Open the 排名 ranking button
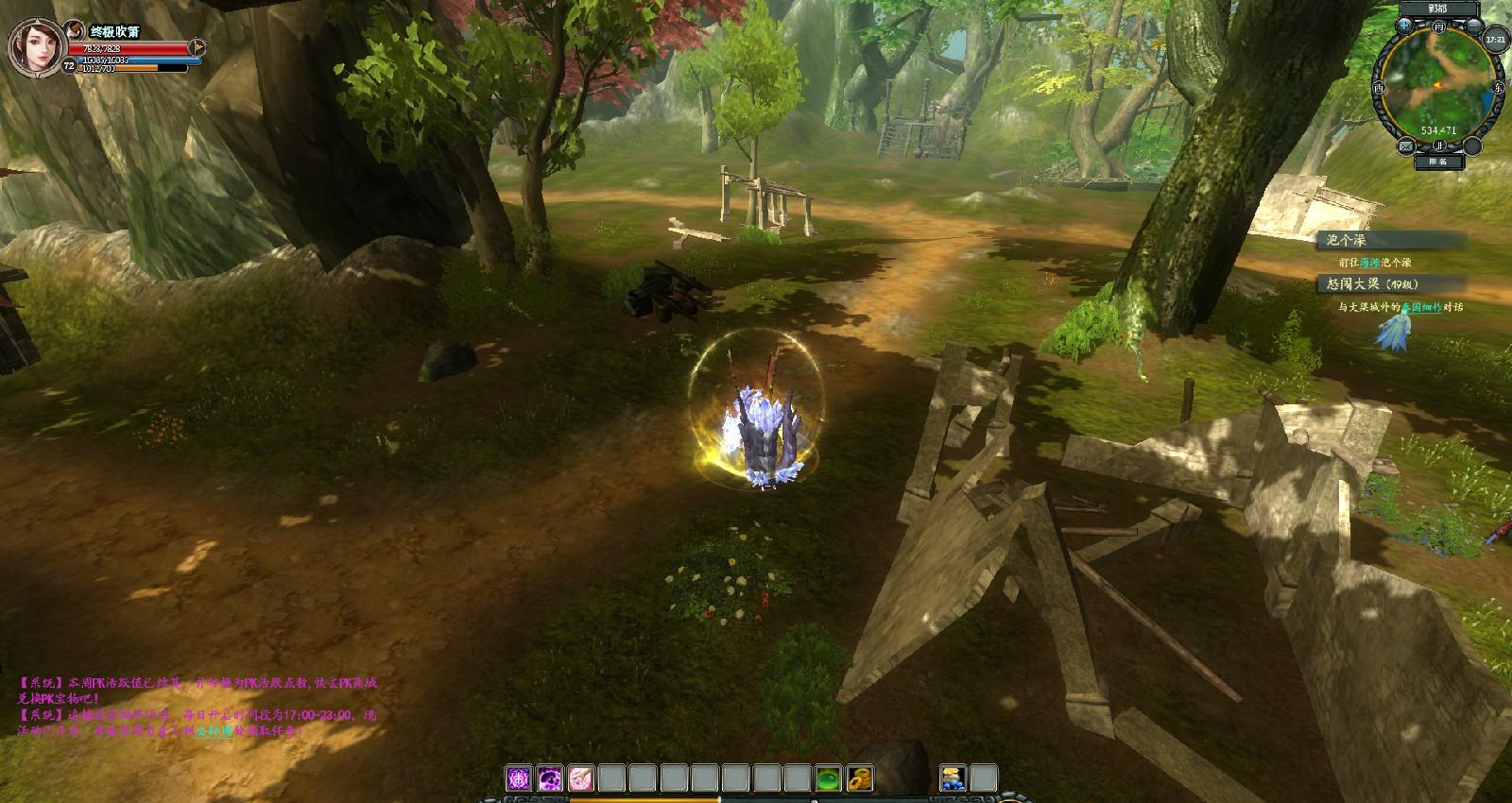The image size is (1512, 803). tap(1438, 162)
